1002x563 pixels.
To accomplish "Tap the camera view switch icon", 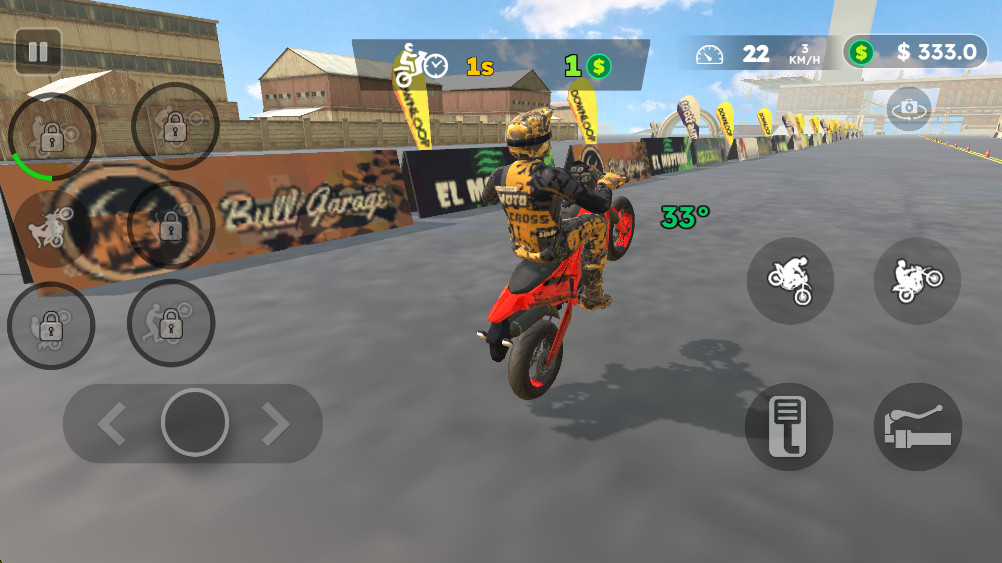I will [x=908, y=108].
